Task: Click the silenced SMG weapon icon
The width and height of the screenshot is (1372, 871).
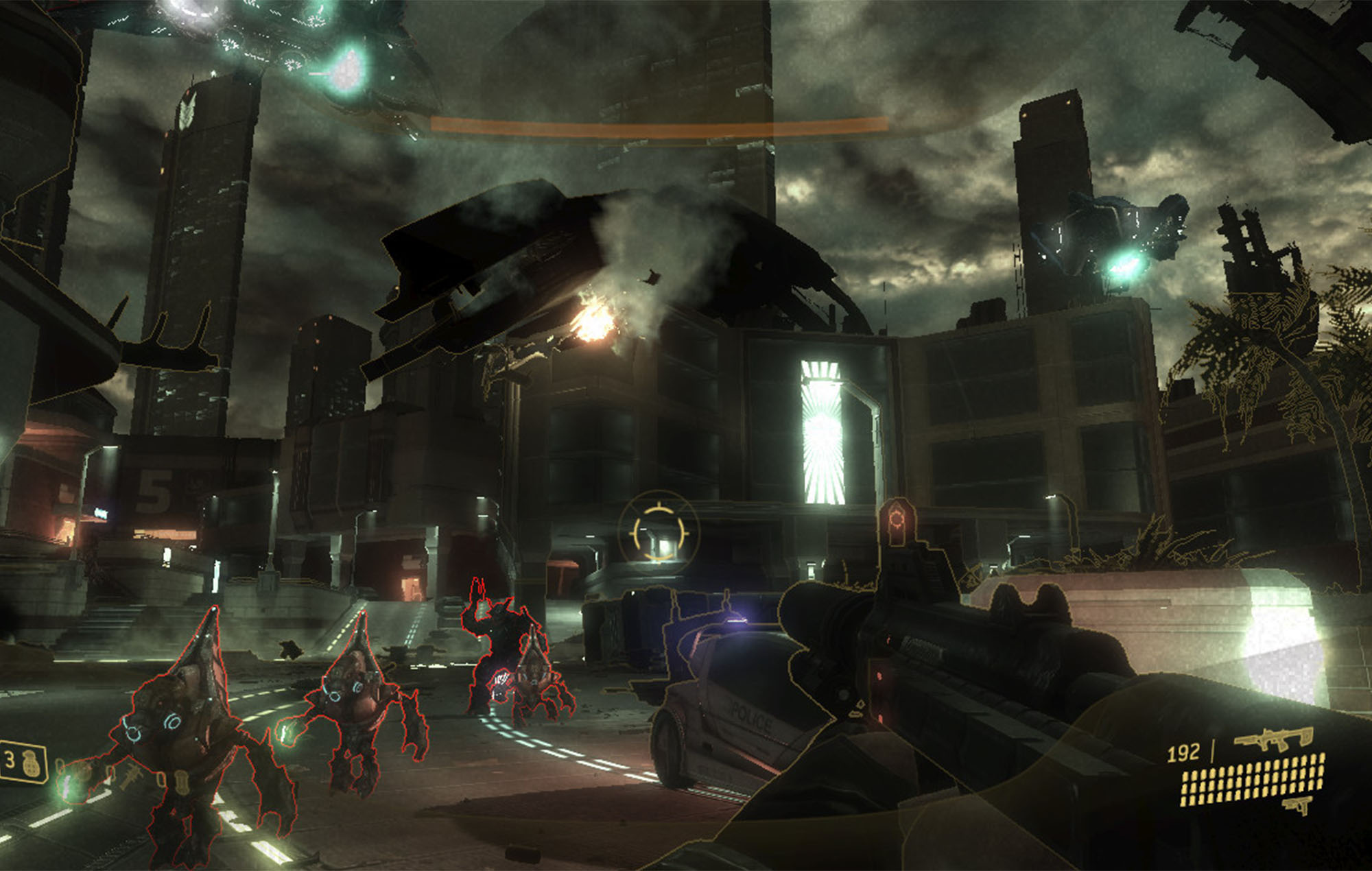Action: (1273, 739)
